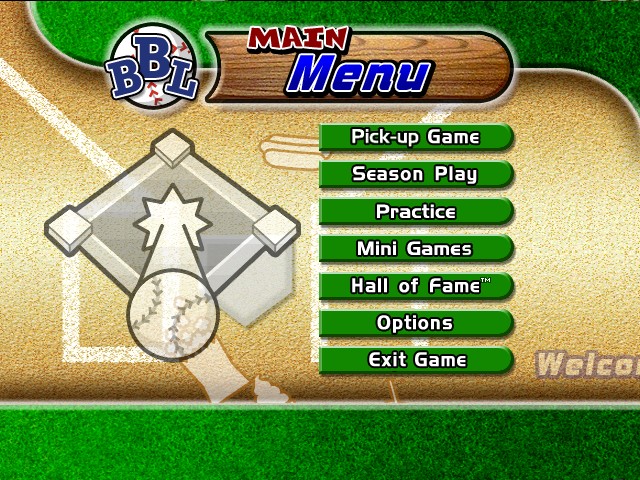Open the Mini Games menu
Screen dimensions: 640x480
(x=416, y=248)
